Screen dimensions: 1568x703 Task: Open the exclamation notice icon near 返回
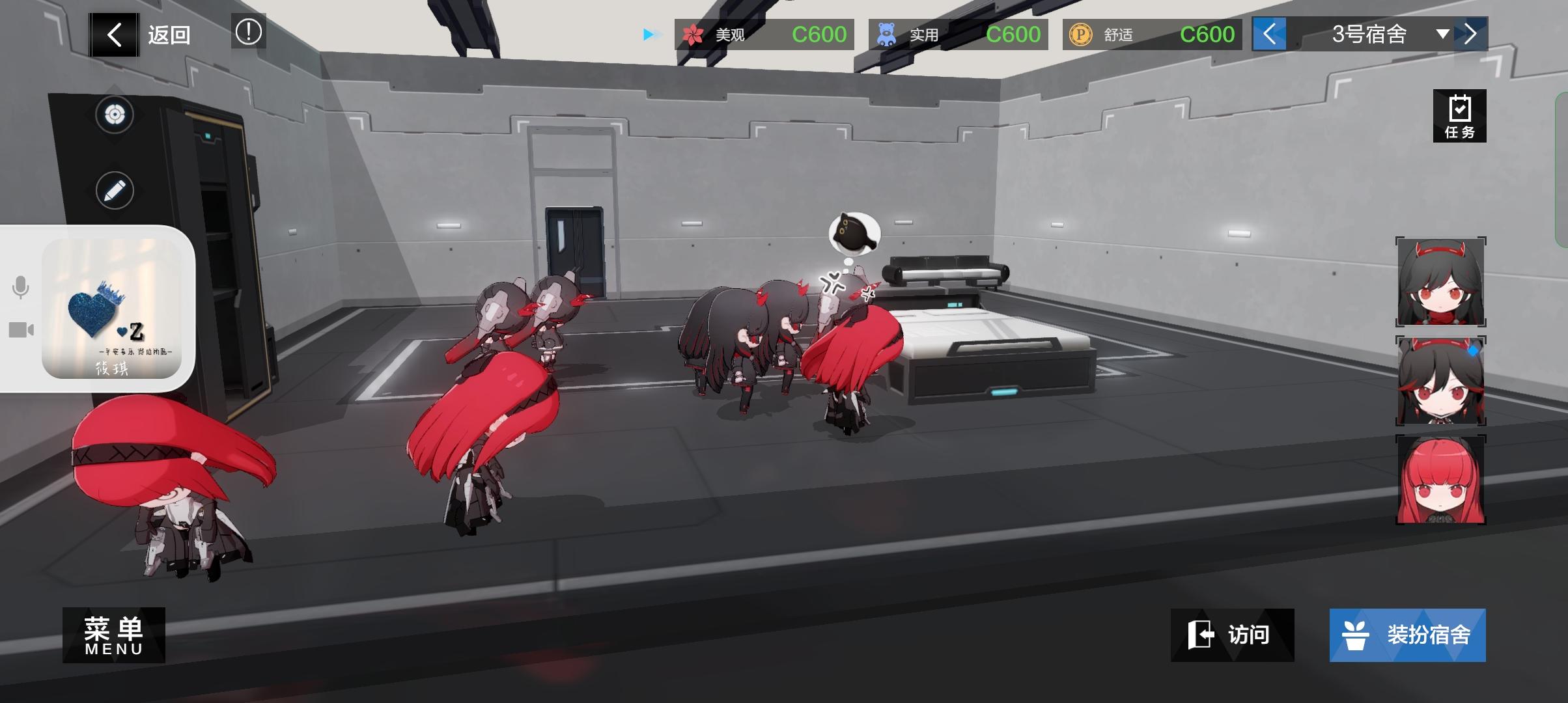249,31
